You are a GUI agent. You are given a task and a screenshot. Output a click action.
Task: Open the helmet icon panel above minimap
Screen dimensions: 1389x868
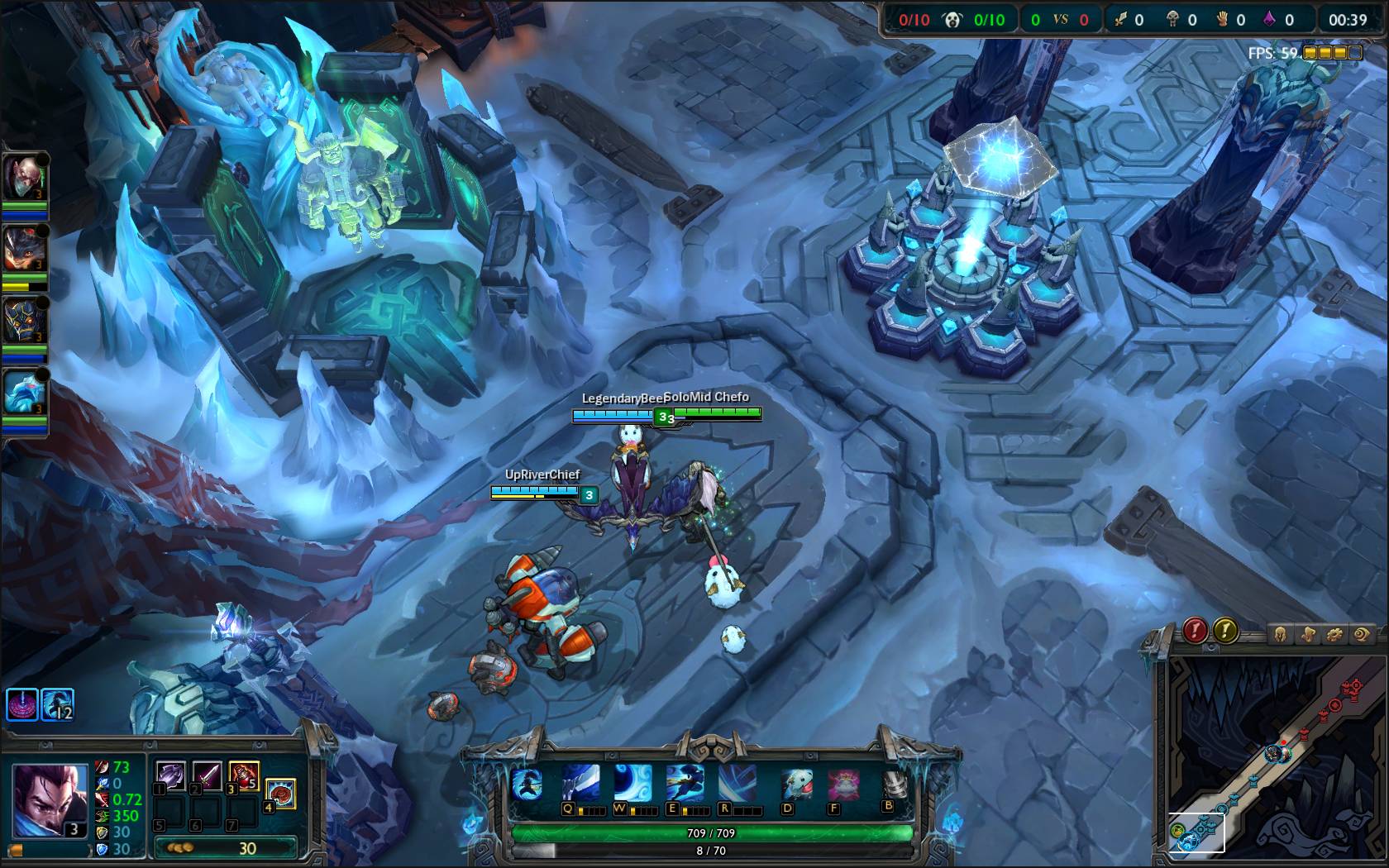click(1280, 635)
